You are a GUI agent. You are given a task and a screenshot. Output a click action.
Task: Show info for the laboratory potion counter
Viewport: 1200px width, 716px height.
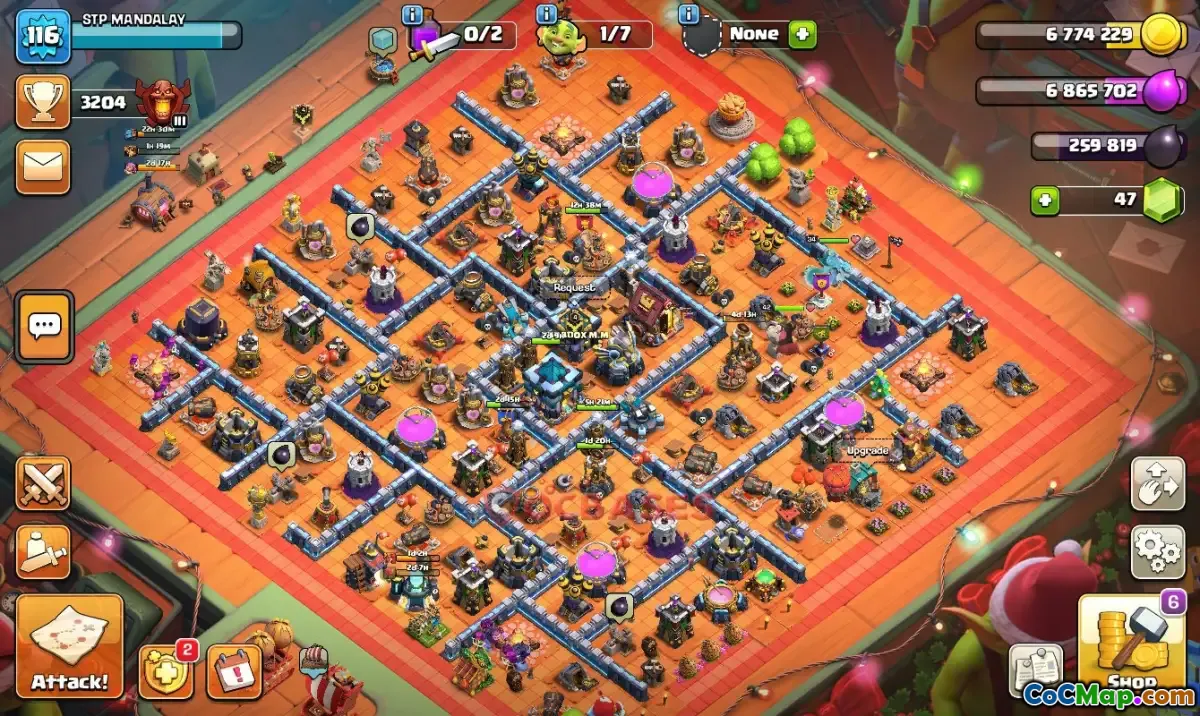pos(411,15)
